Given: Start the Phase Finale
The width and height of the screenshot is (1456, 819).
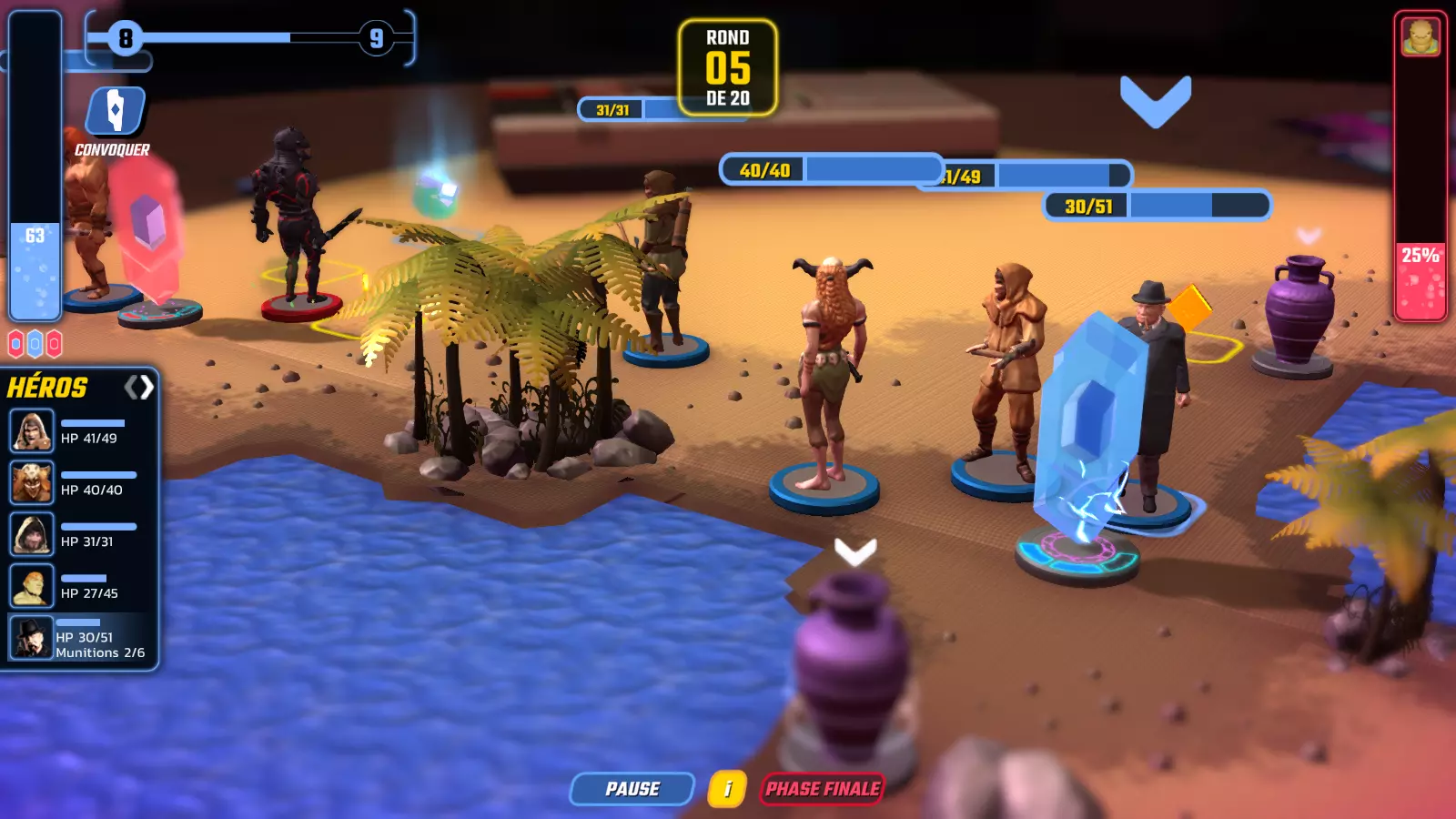Looking at the screenshot, I should click(823, 789).
